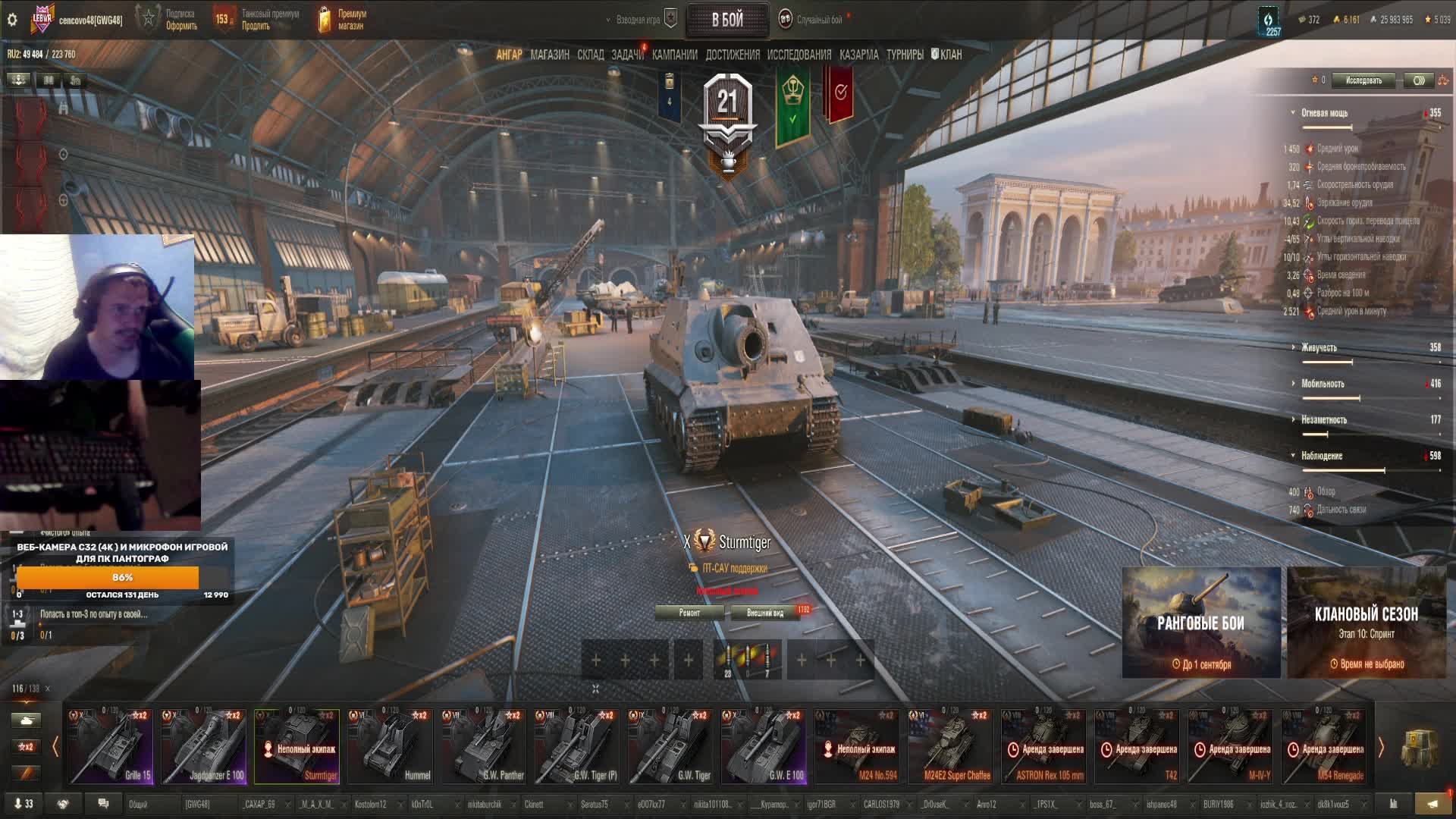
Task: Start battle with the В БОЙ button
Action: point(726,20)
